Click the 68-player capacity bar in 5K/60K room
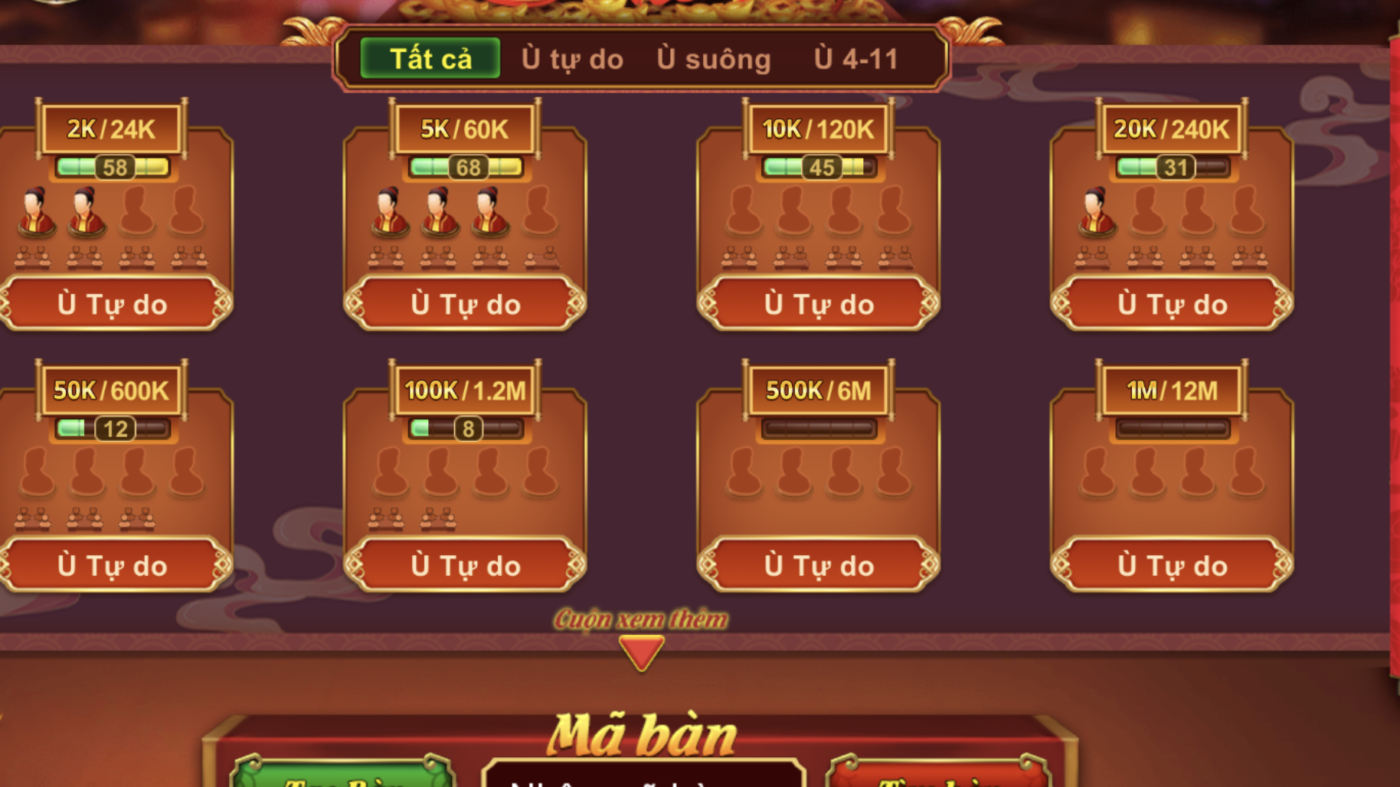 coord(466,167)
